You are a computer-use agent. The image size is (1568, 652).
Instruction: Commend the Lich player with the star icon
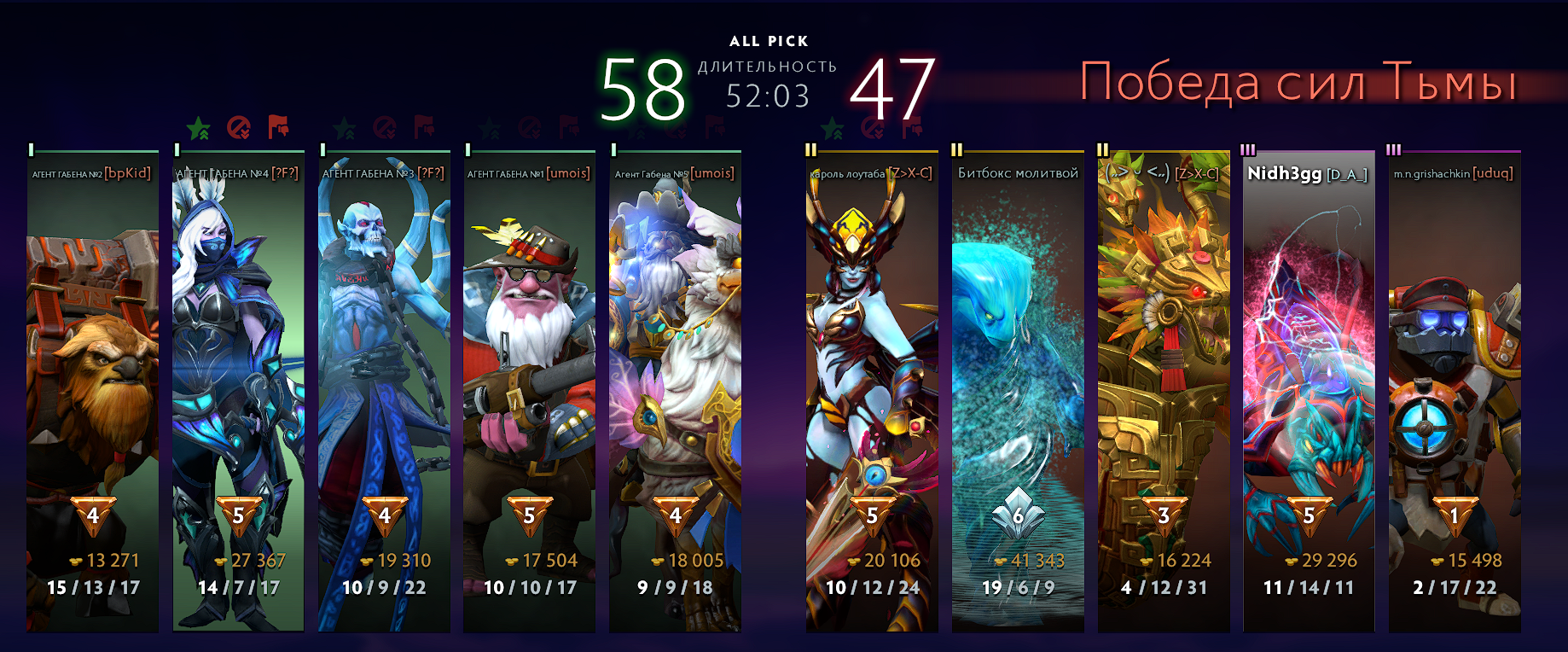tap(345, 128)
